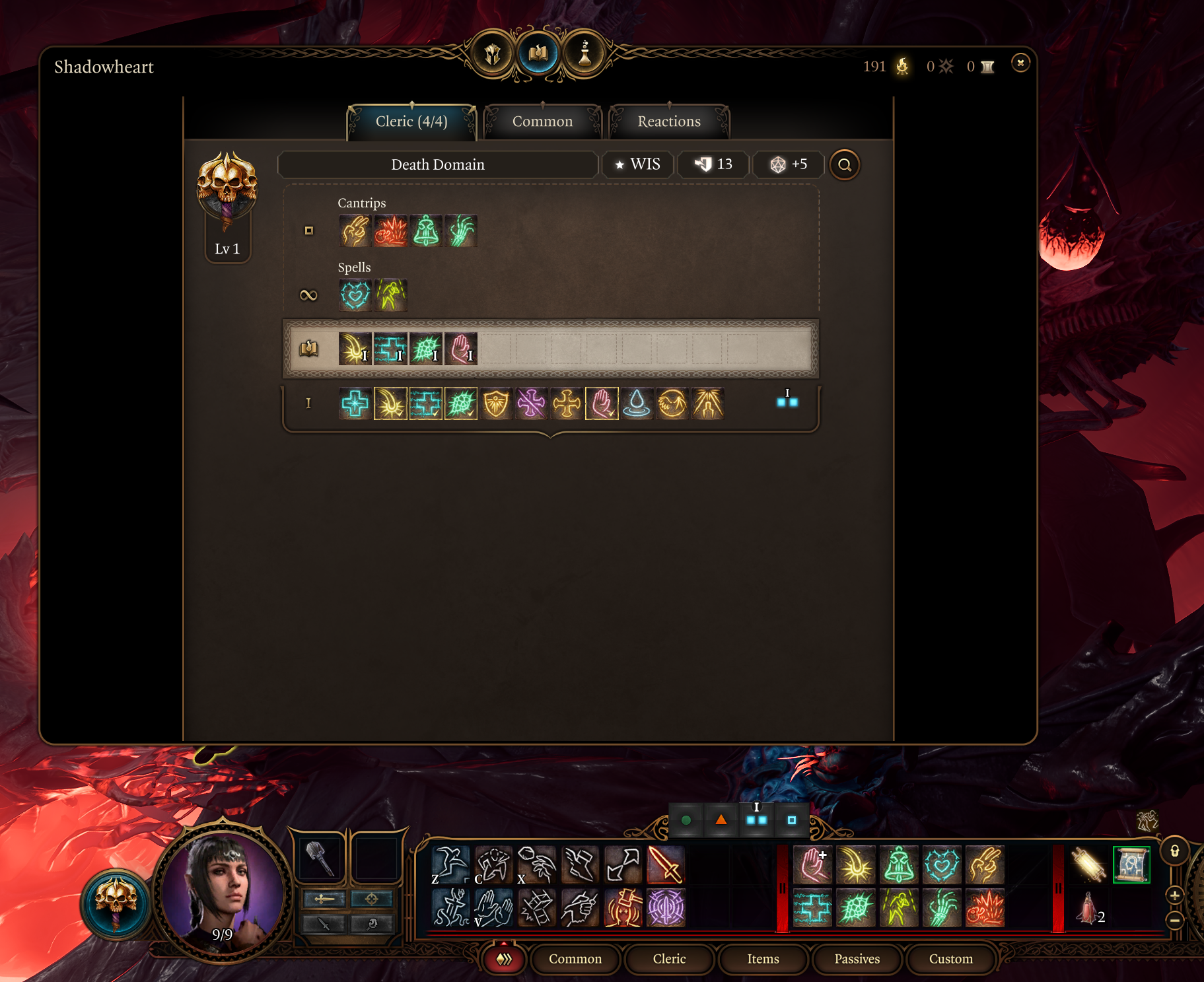The width and height of the screenshot is (1204, 982).
Task: Switch hotbar to Items
Action: 763,959
